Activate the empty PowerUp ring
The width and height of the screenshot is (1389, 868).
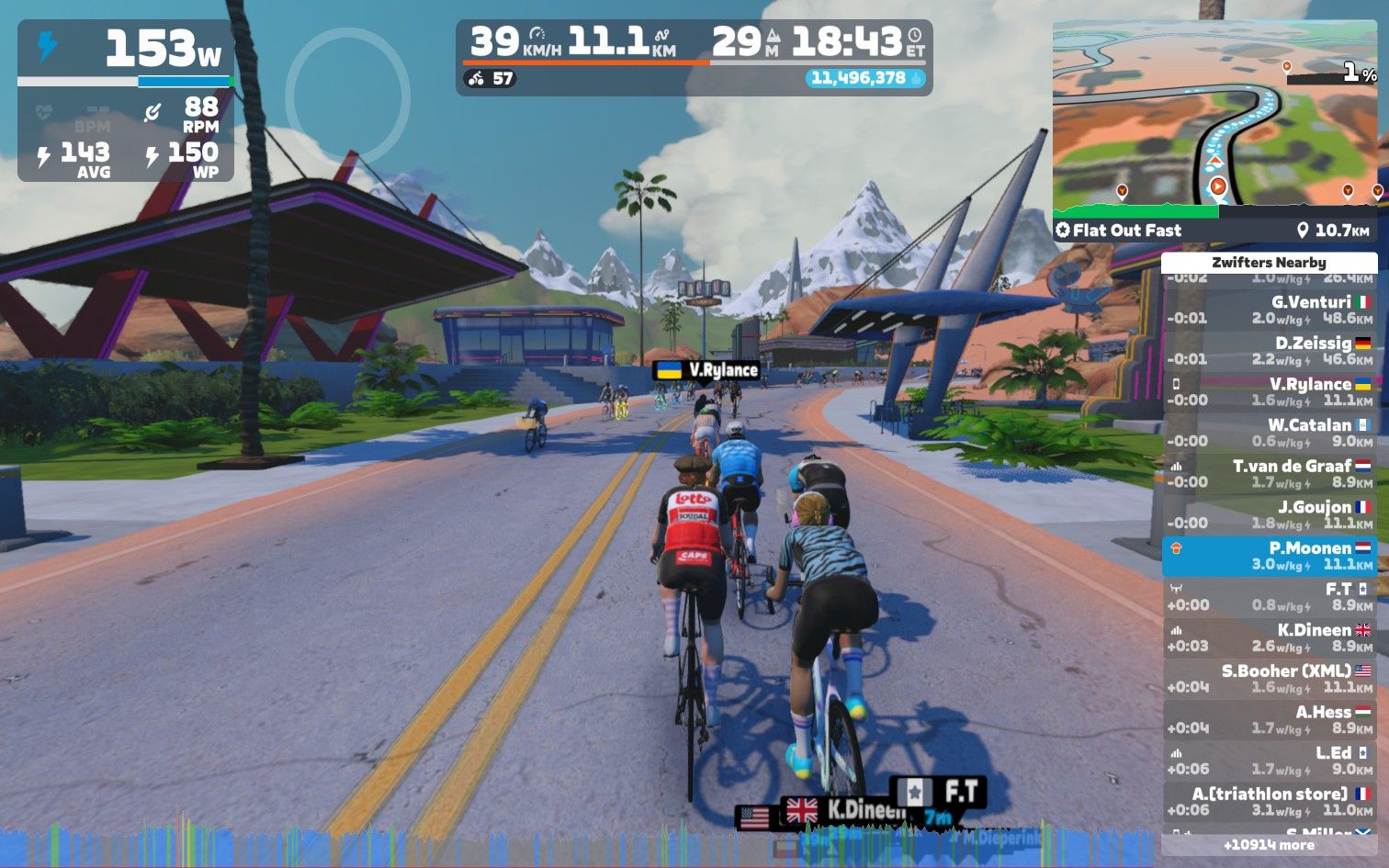tap(347, 96)
